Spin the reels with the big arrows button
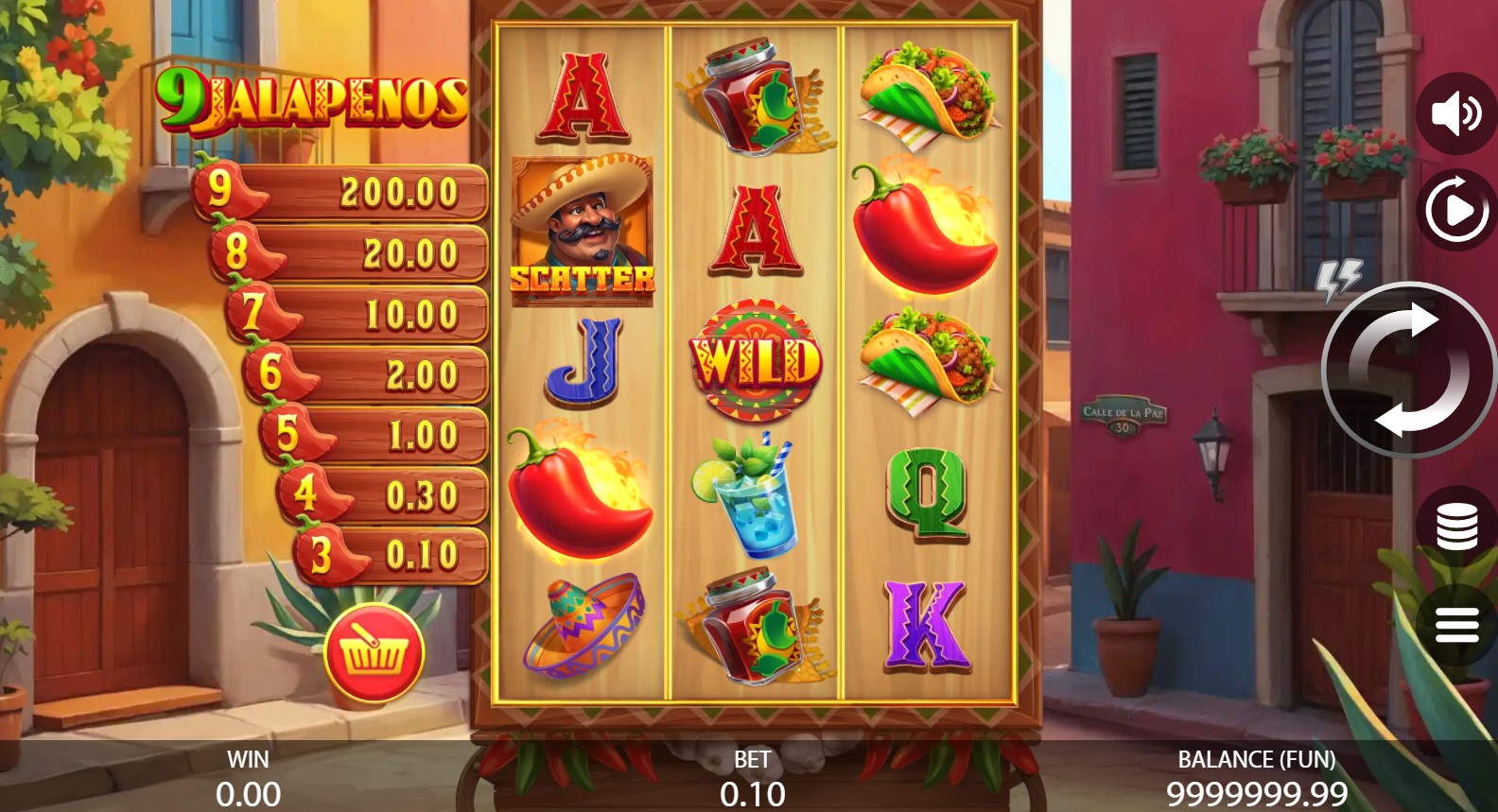This screenshot has height=812, width=1498. pyautogui.click(x=1408, y=370)
